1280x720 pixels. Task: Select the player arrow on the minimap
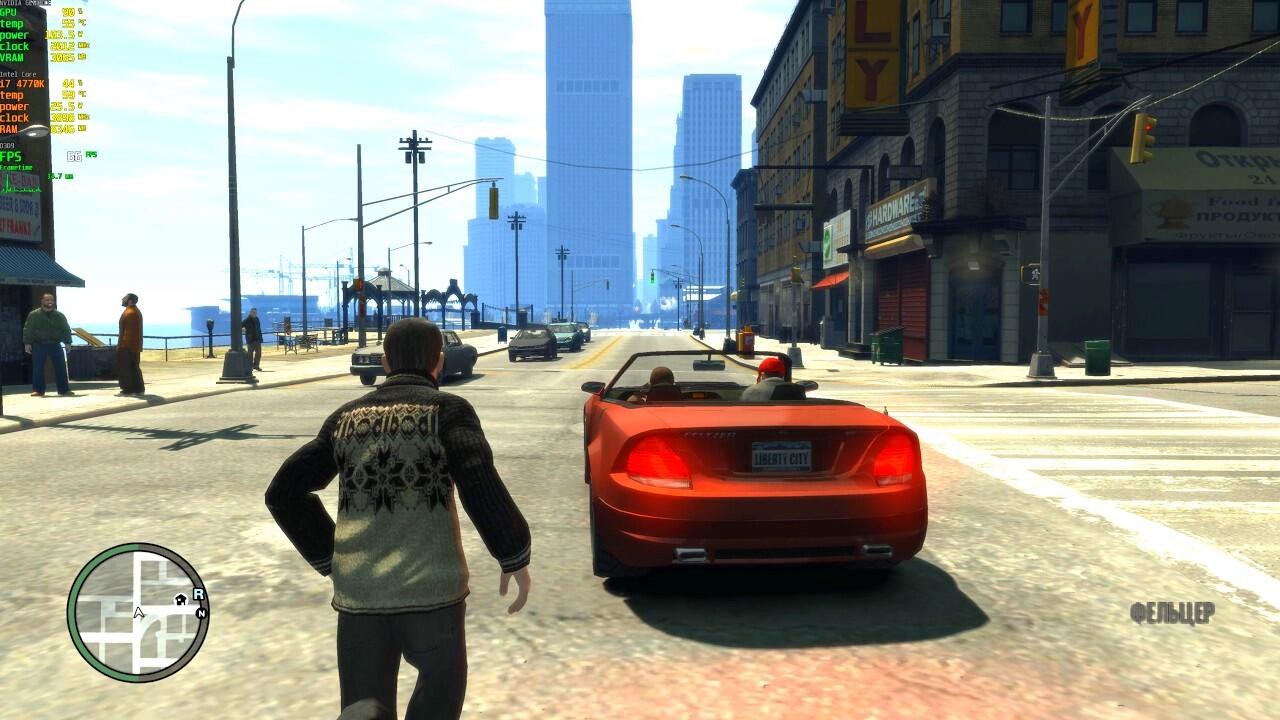coord(139,612)
